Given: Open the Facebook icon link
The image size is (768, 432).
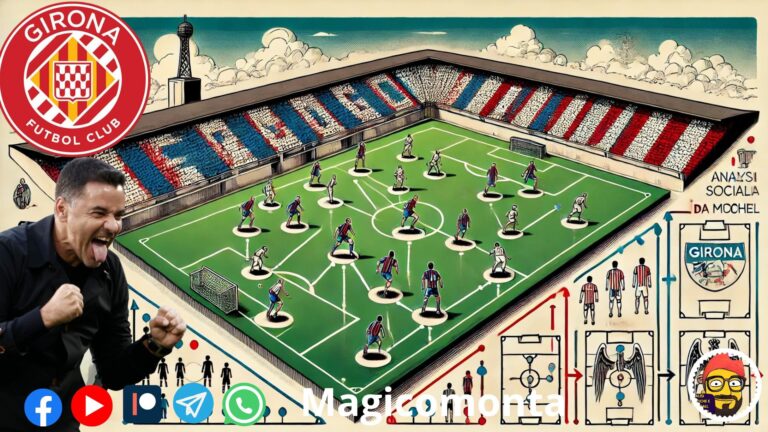Looking at the screenshot, I should coord(43,406).
